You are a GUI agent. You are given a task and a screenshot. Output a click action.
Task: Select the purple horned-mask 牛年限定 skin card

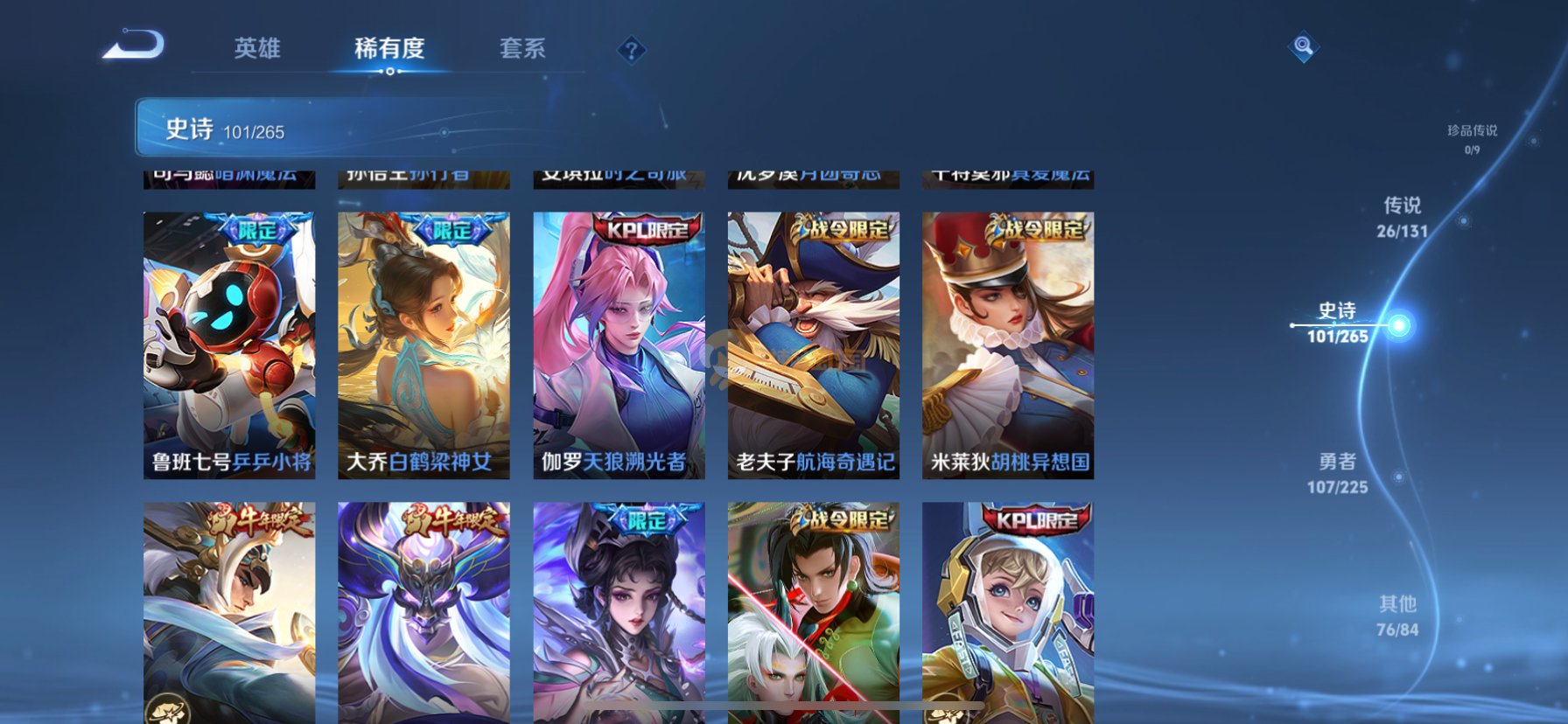[423, 612]
